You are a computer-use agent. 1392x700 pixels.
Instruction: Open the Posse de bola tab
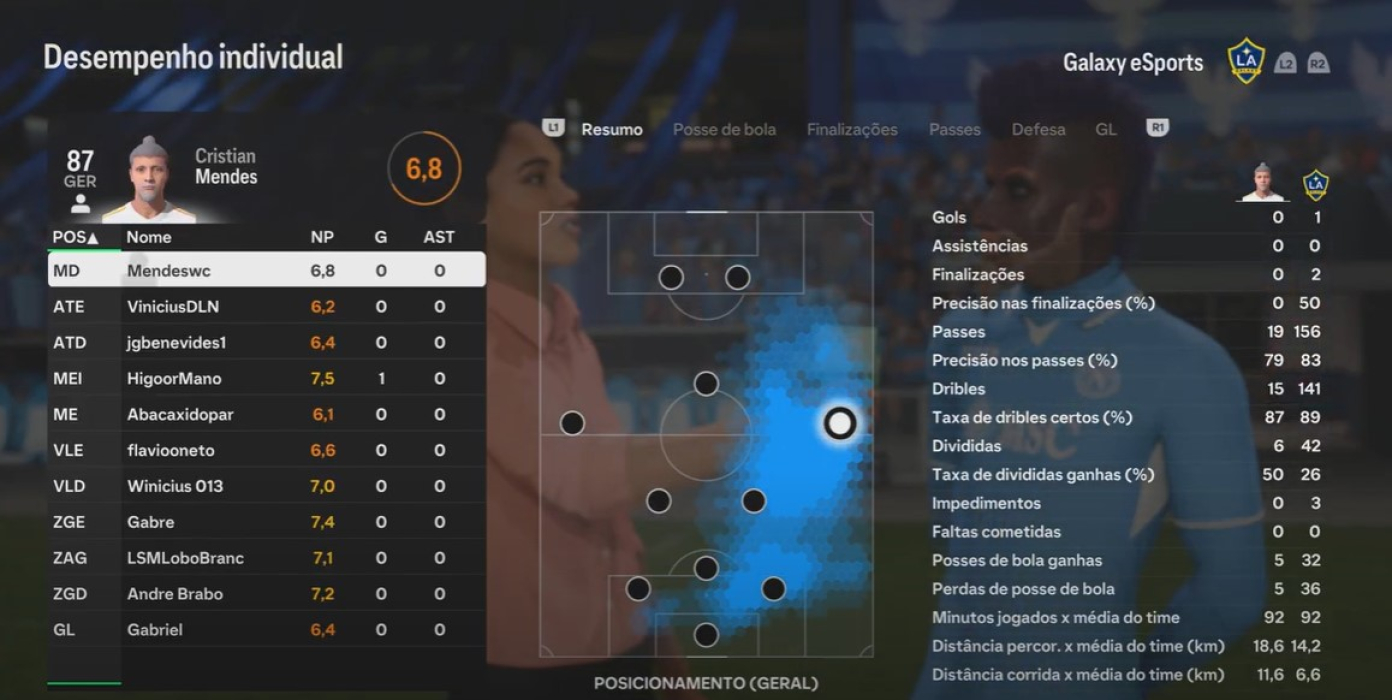724,129
